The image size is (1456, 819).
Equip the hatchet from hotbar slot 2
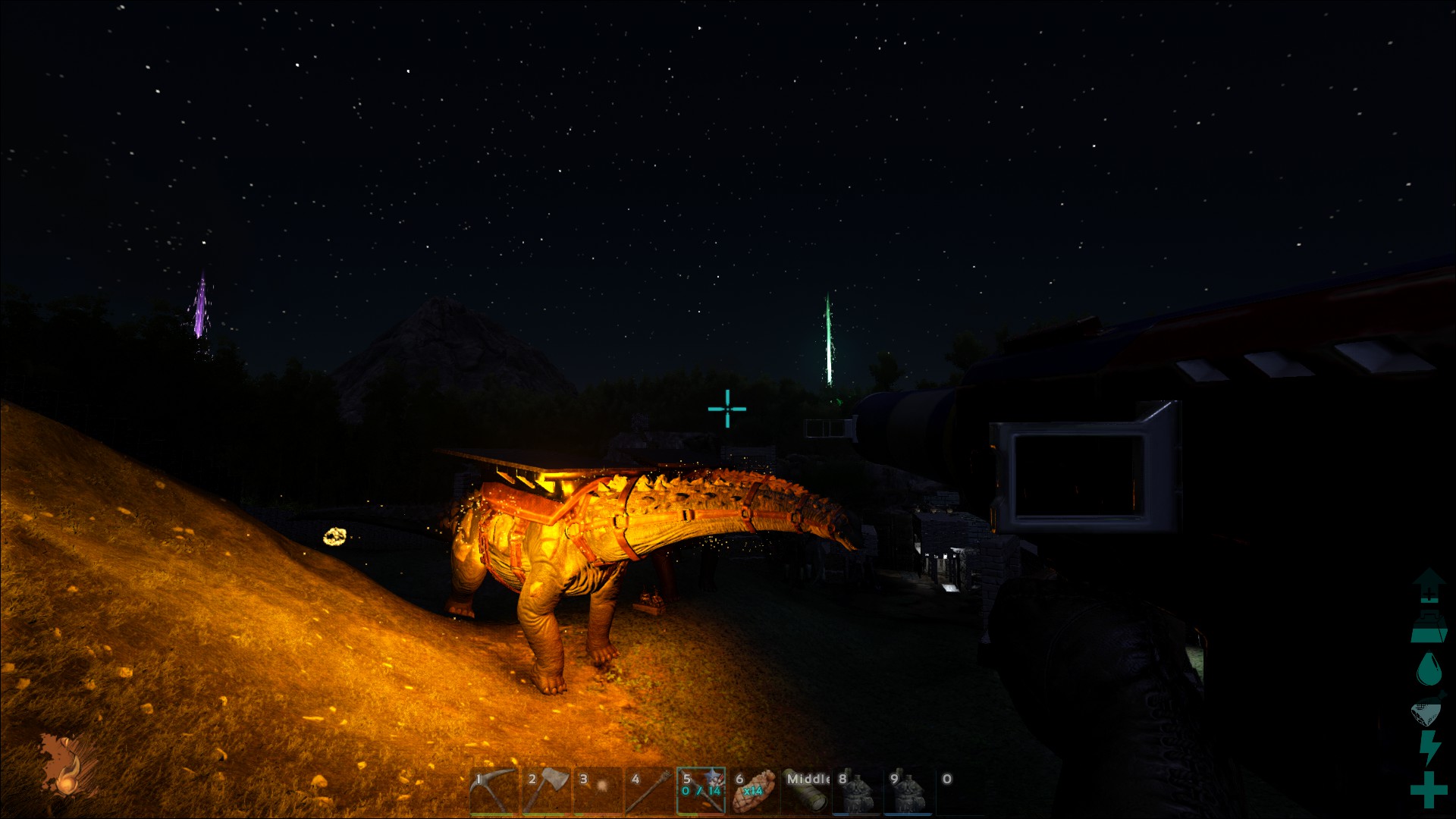tap(546, 791)
